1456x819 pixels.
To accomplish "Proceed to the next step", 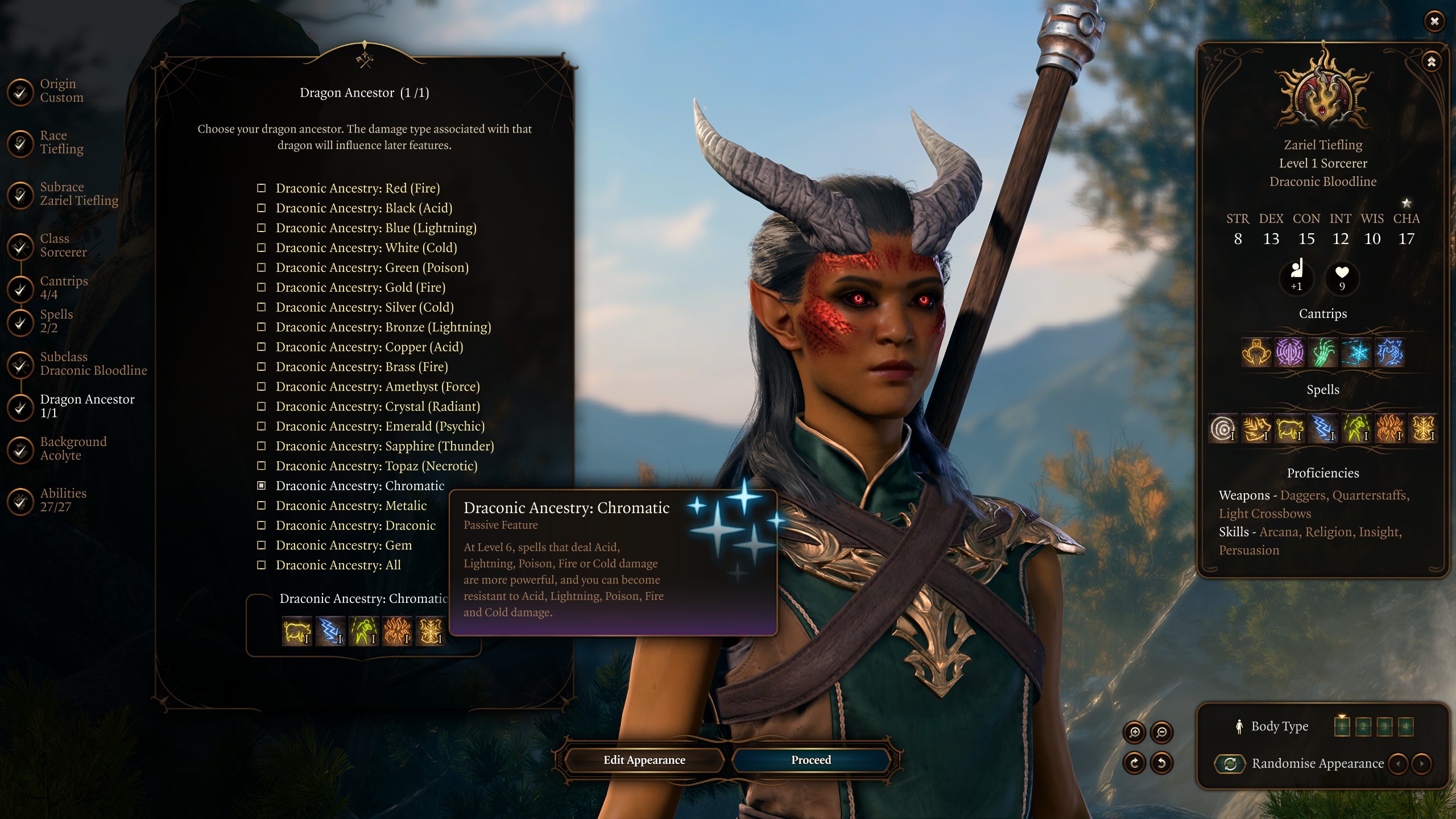I will [810, 760].
